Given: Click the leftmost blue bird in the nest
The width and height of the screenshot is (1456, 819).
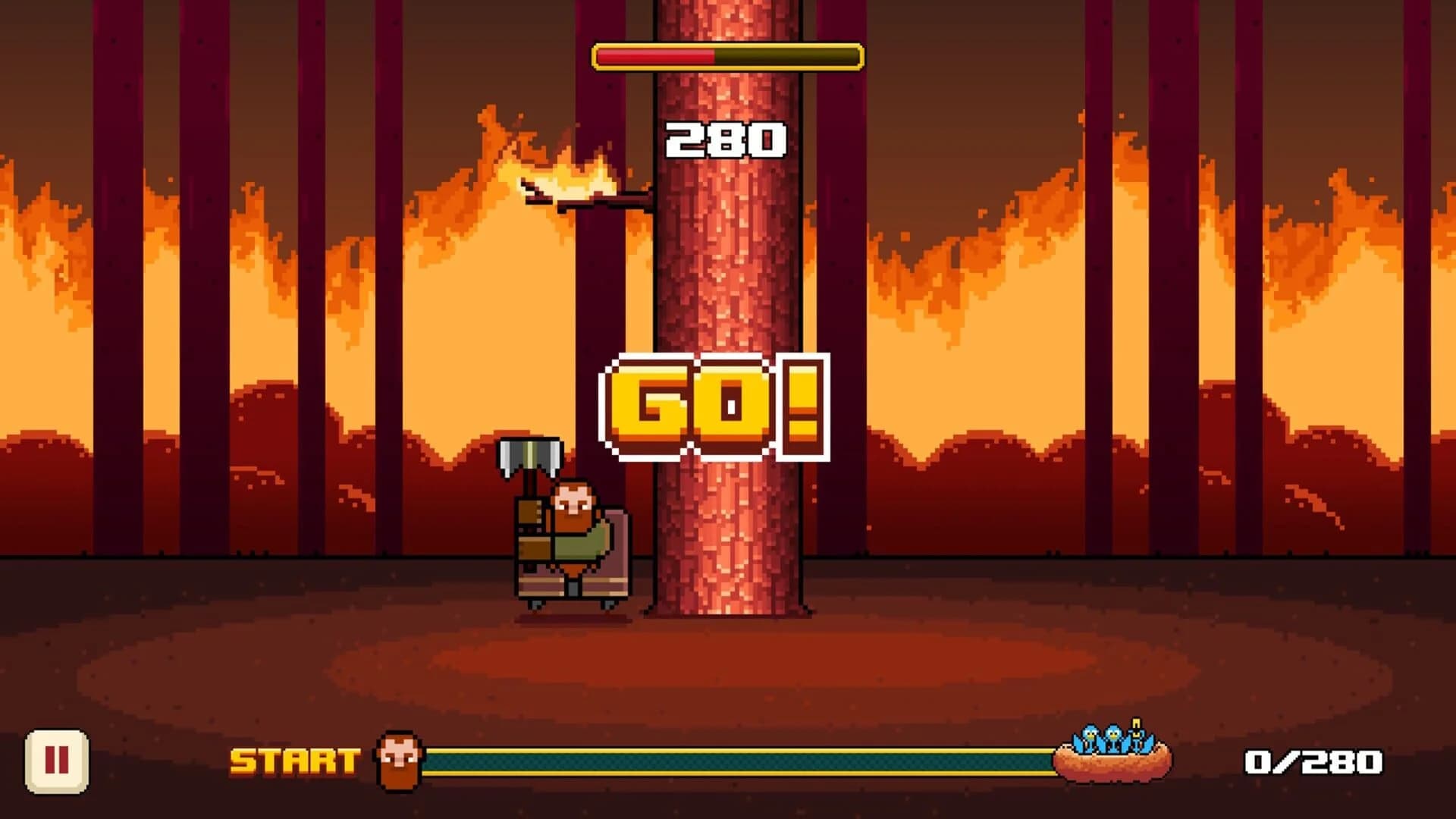Looking at the screenshot, I should 1090,736.
